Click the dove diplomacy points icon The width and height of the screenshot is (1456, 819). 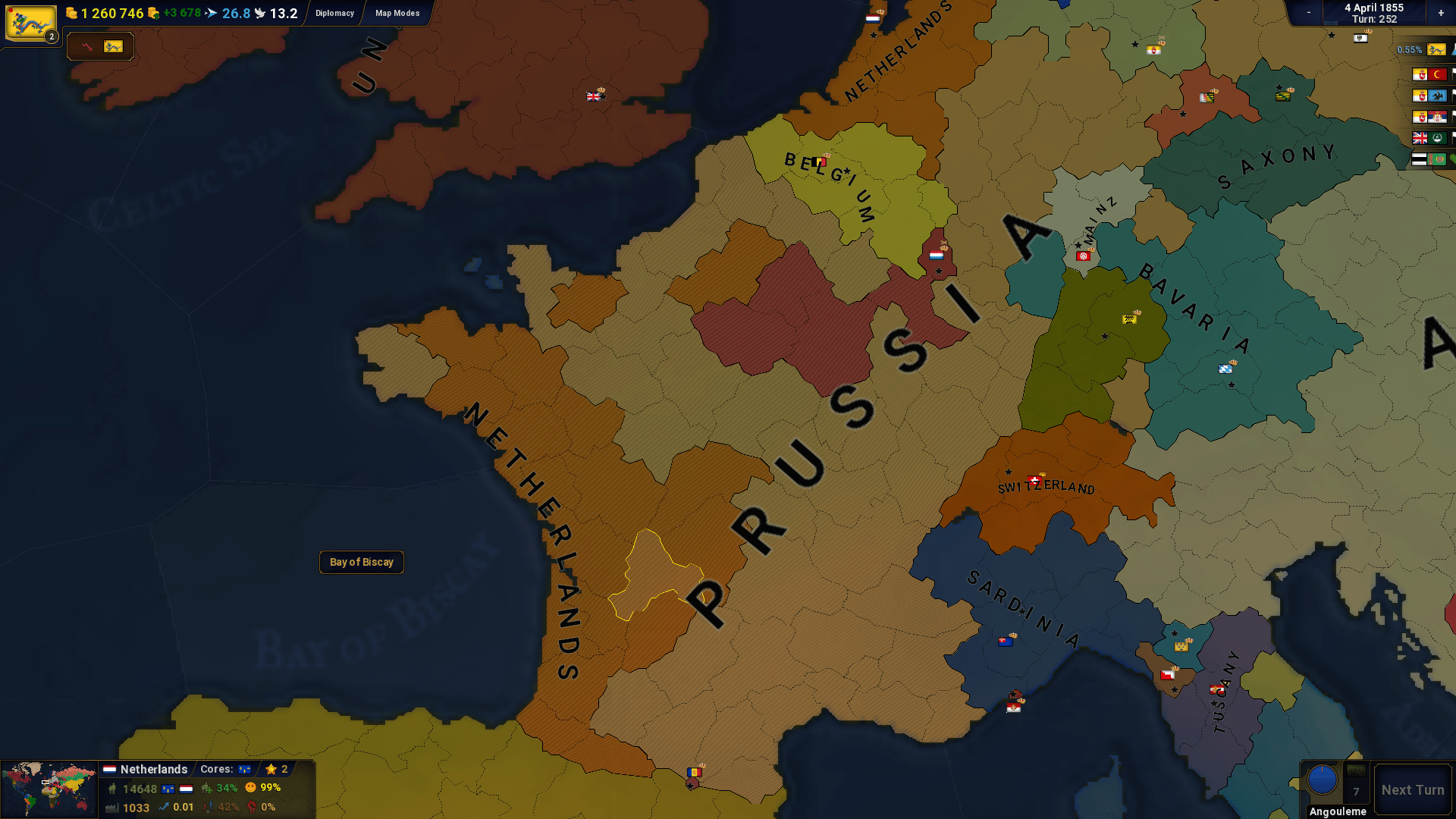(x=260, y=12)
